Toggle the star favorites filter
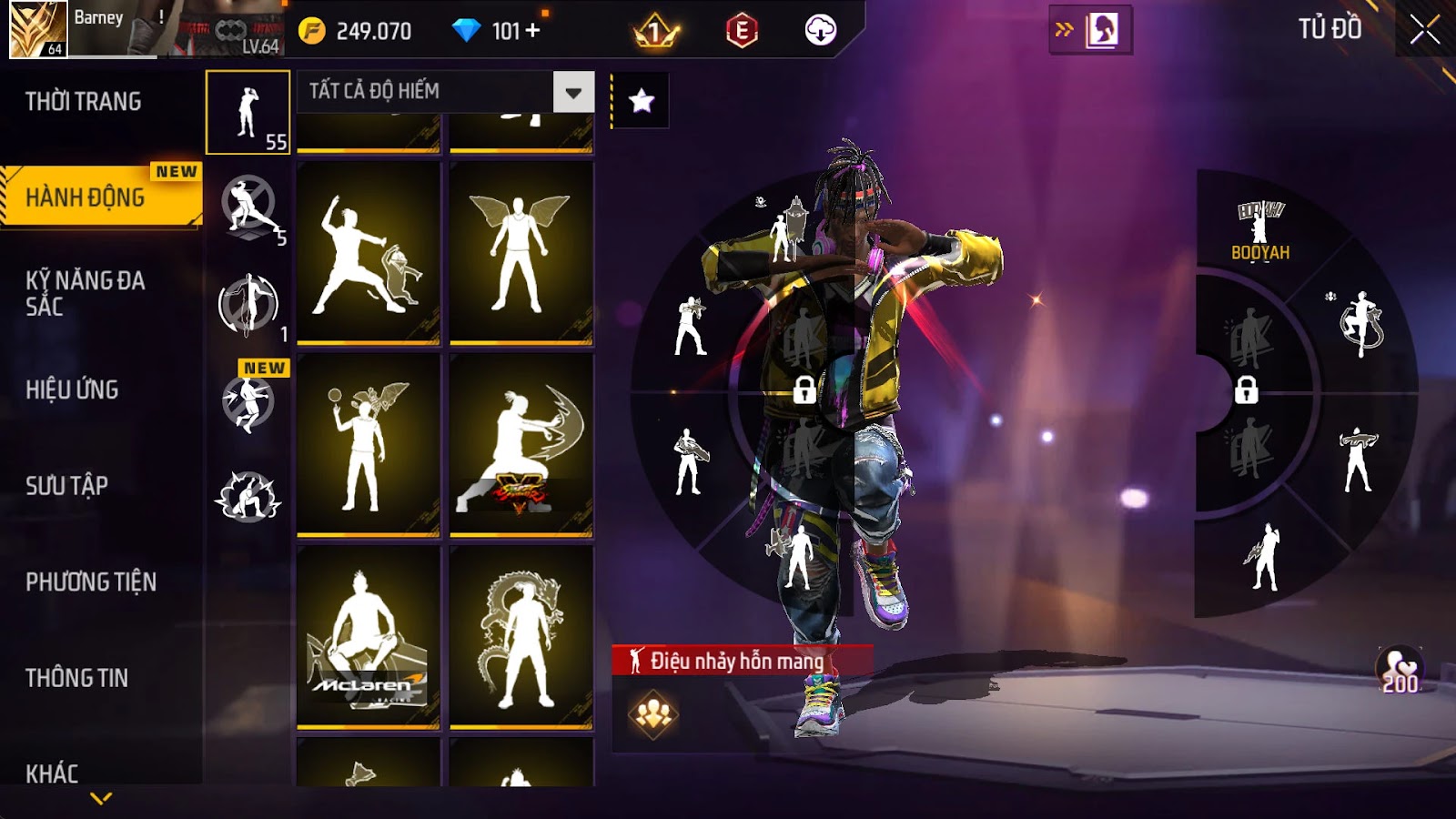Viewport: 1456px width, 819px height. tap(642, 100)
